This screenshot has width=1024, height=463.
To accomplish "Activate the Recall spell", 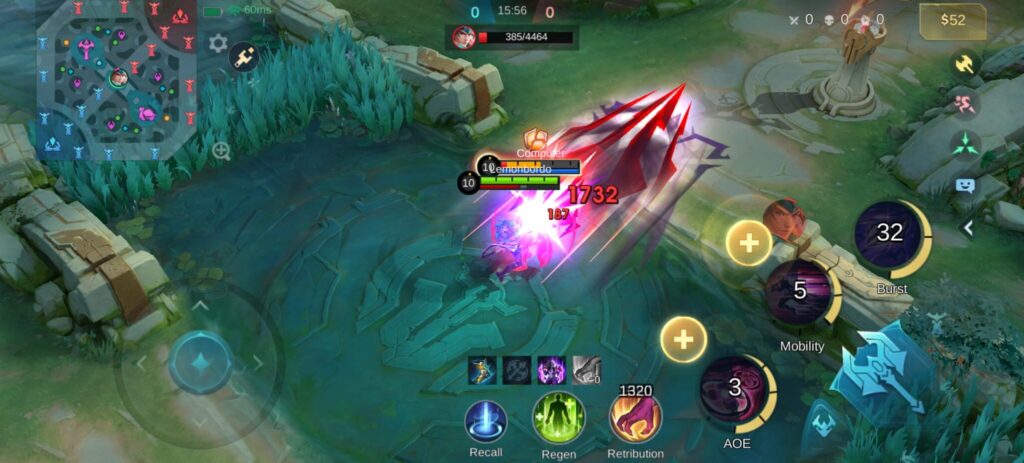I will (486, 420).
